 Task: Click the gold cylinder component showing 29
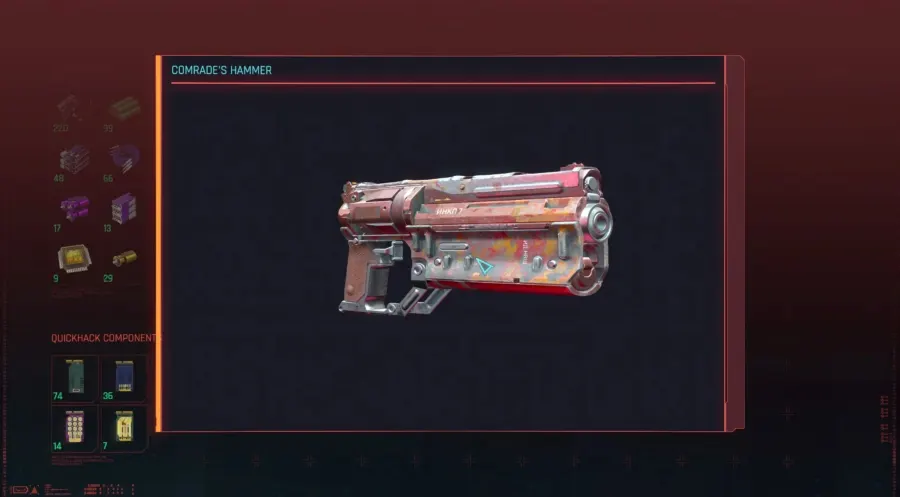point(124,259)
